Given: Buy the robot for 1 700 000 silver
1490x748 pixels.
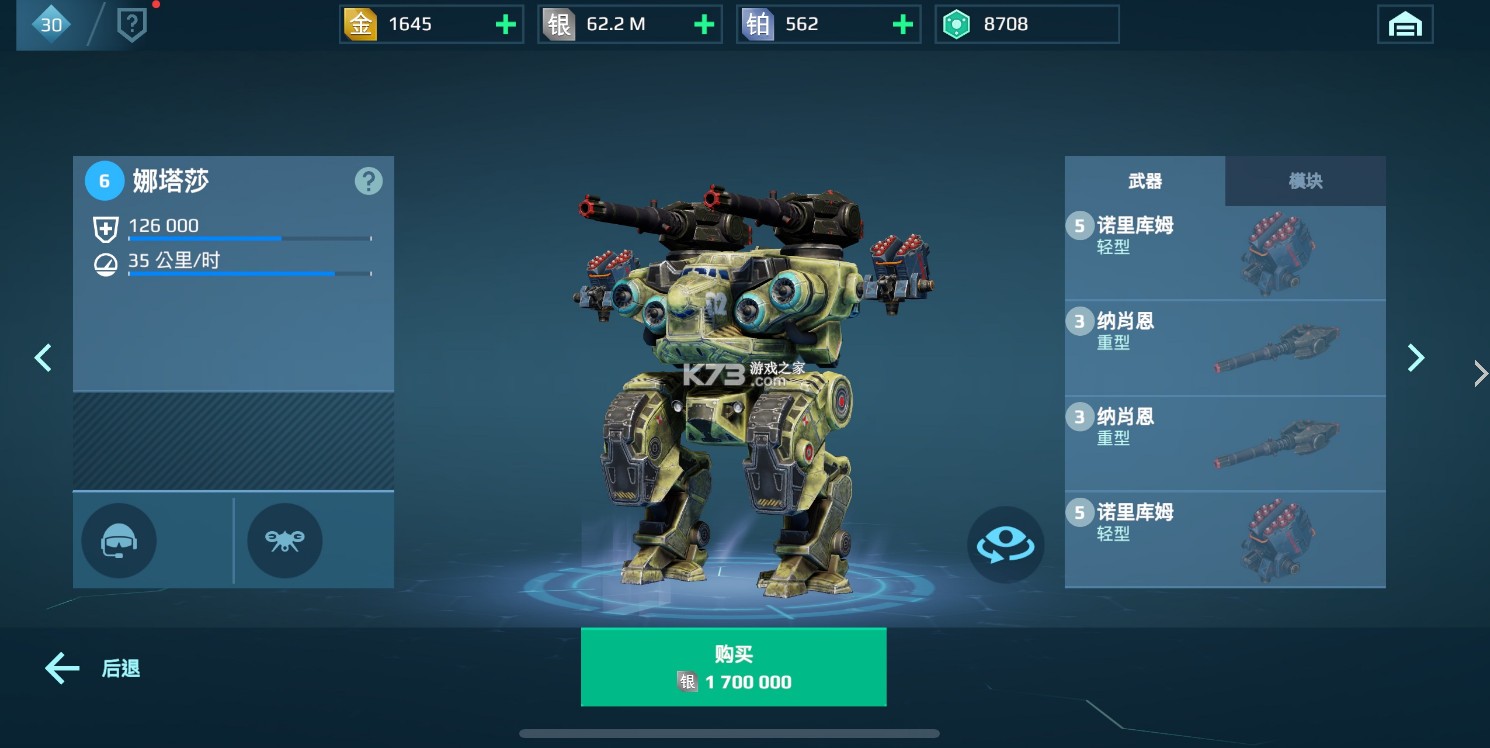Looking at the screenshot, I should point(733,667).
